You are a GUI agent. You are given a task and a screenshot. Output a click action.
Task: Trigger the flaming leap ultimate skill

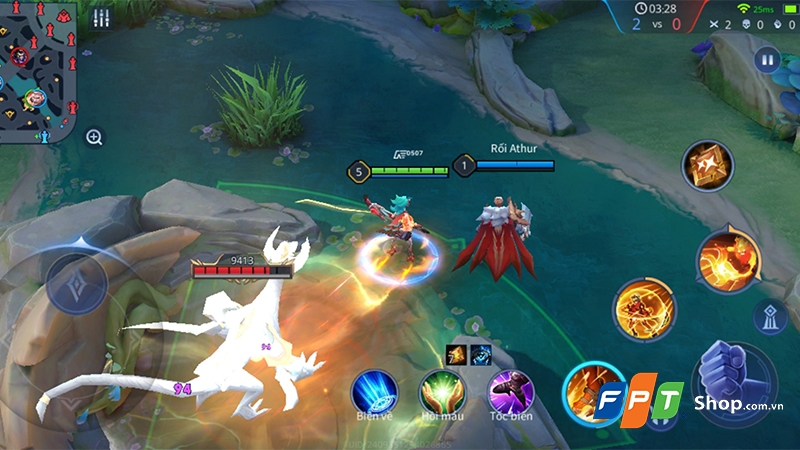tap(727, 259)
